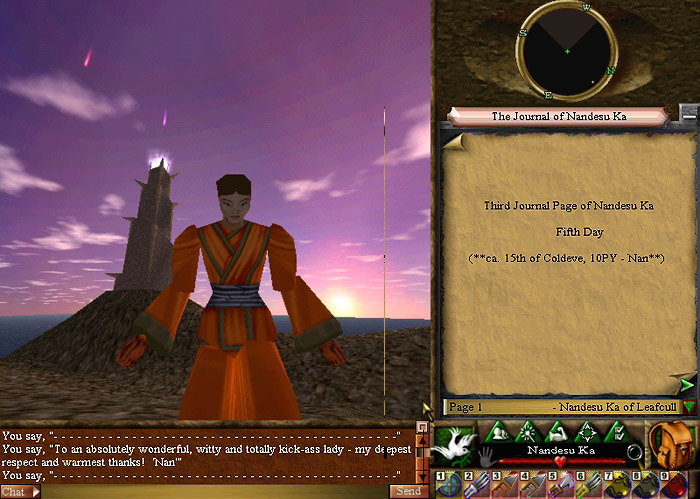Click the journal's green down arrow

coord(689,407)
